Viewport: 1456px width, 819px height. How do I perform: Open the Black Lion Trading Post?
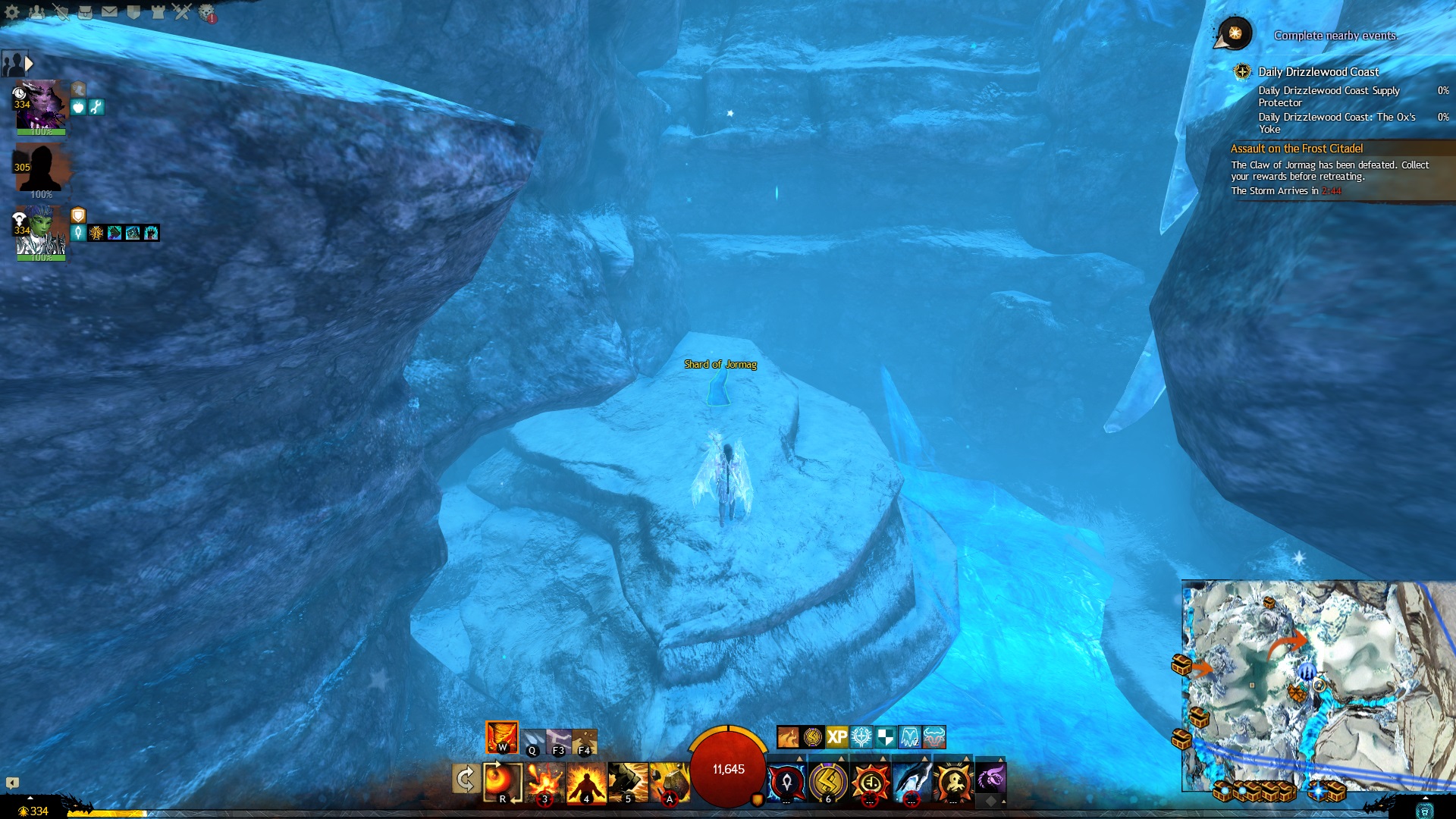click(x=206, y=13)
